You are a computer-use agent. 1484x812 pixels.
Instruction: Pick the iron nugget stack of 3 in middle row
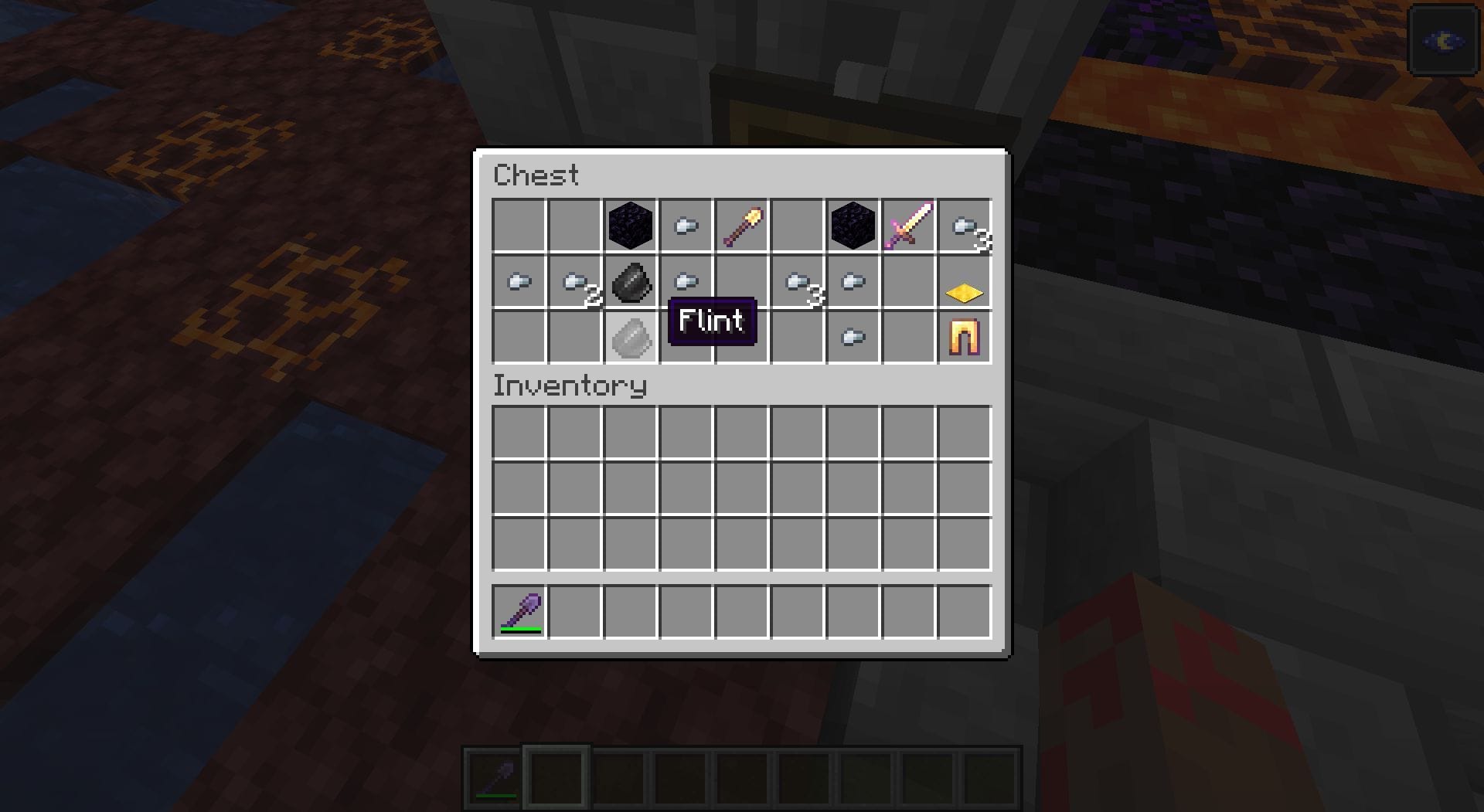click(796, 282)
